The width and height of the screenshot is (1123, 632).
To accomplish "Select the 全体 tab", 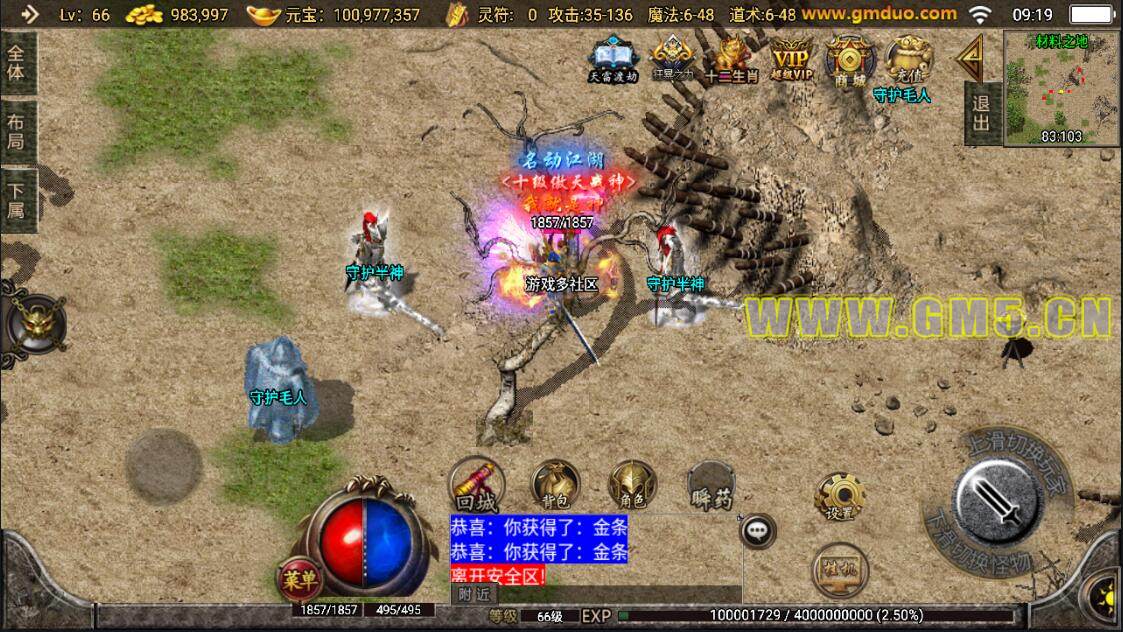I will [x=17, y=62].
